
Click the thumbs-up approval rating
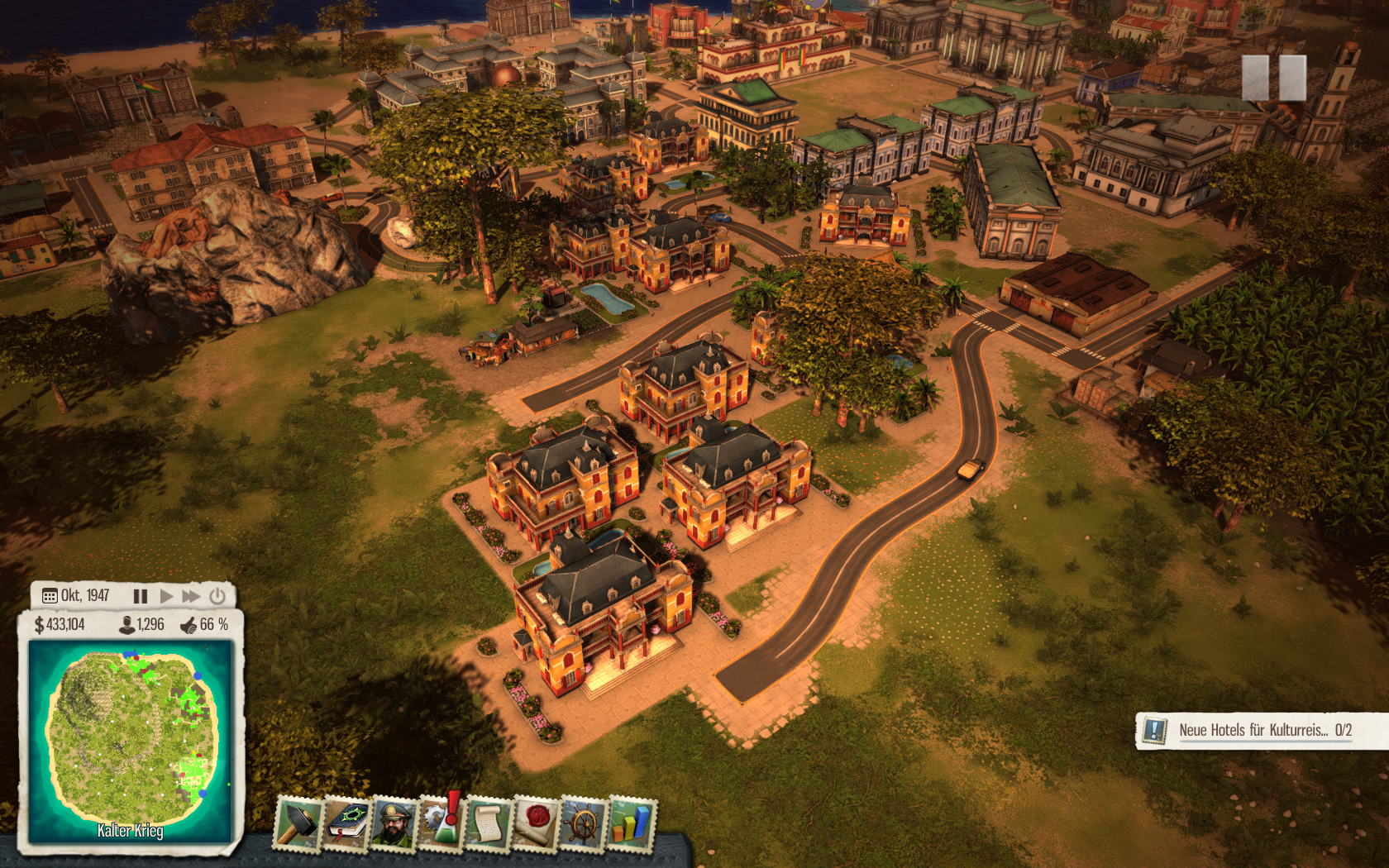click(x=204, y=625)
